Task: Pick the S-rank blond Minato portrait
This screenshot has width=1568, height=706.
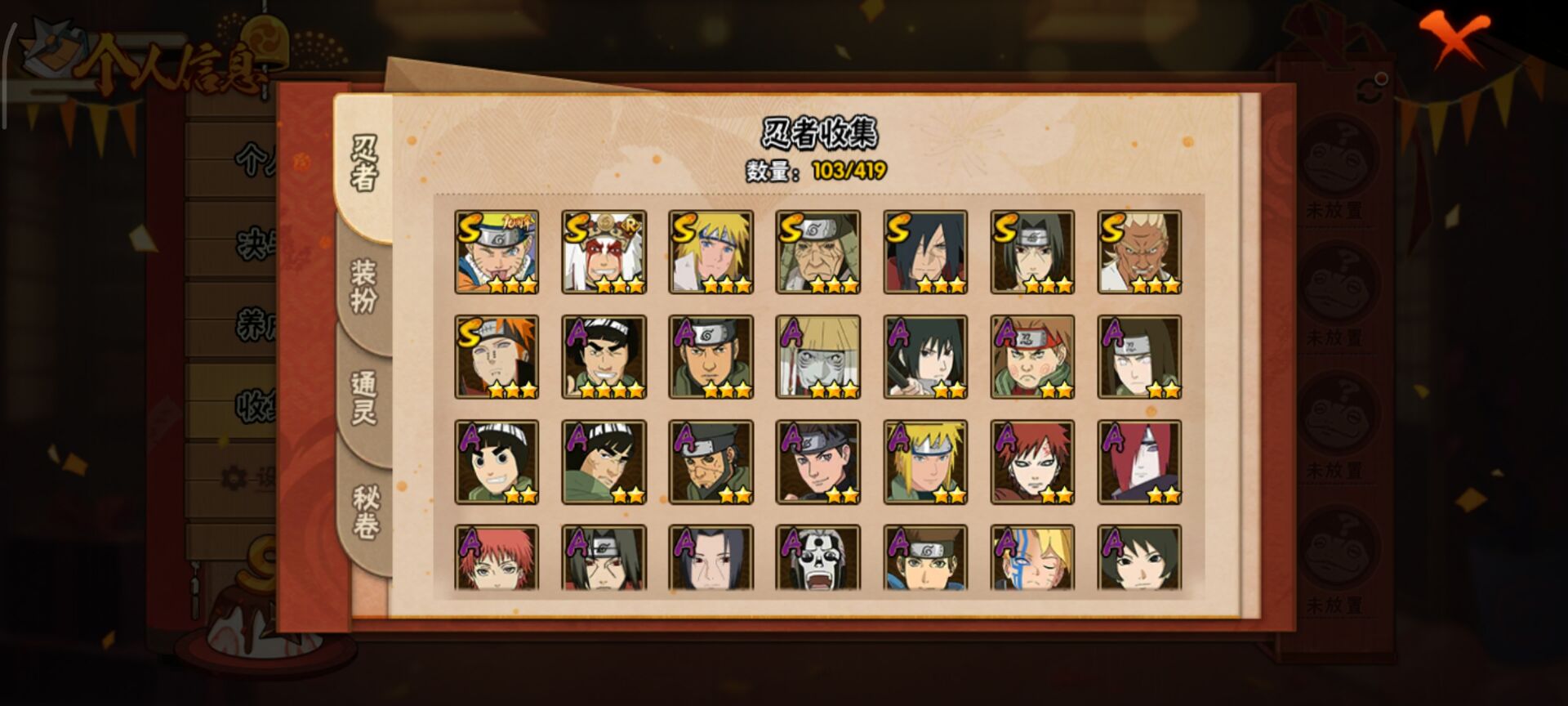Action: [710, 252]
